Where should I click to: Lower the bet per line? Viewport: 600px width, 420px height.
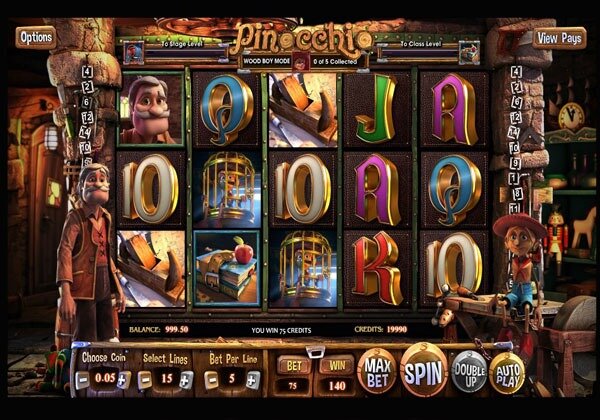211,380
